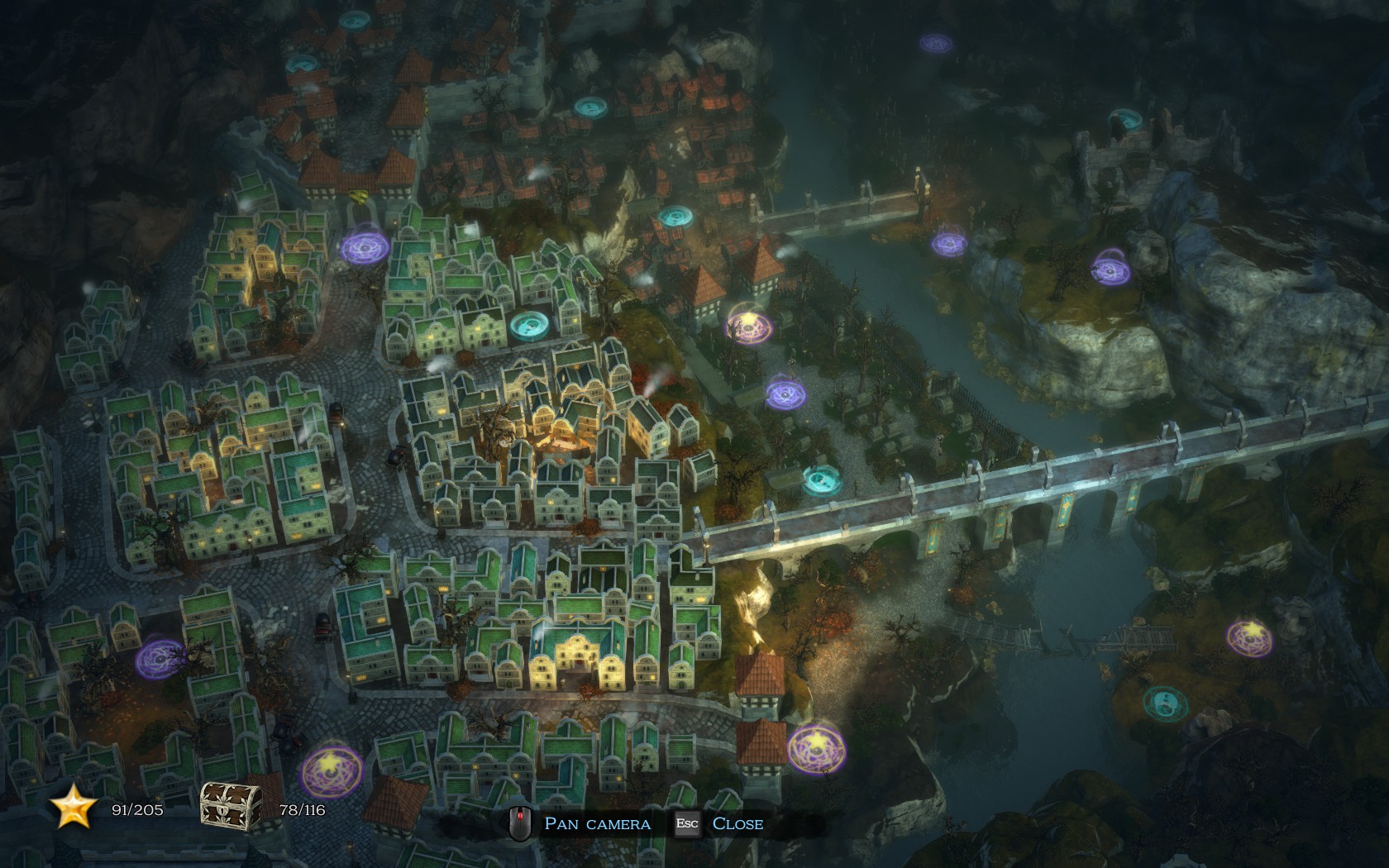
Task: Select the purple waypoint in the graveyard
Action: pyautogui.click(x=785, y=393)
